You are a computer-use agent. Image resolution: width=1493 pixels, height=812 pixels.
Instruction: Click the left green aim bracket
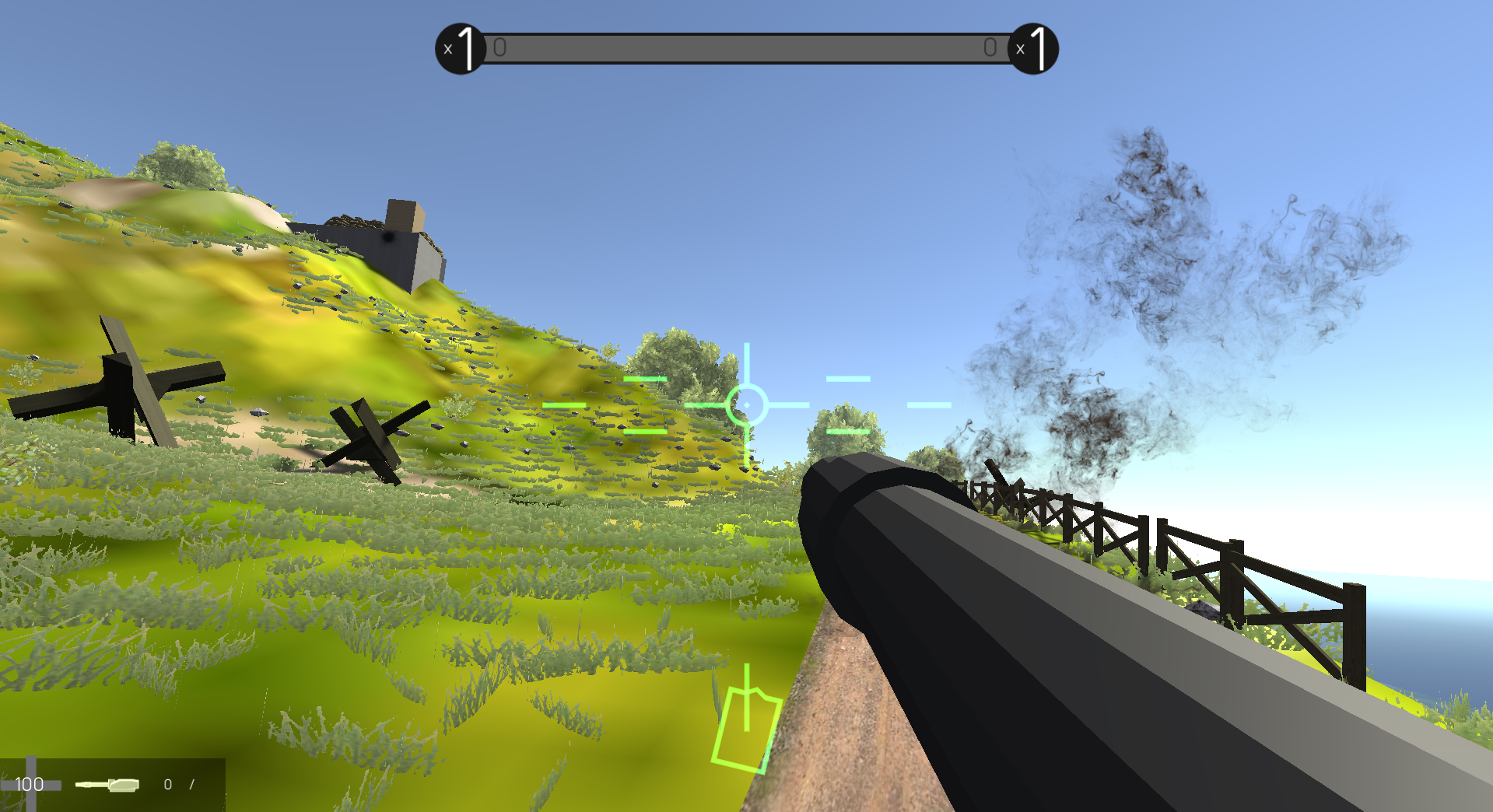[566, 405]
